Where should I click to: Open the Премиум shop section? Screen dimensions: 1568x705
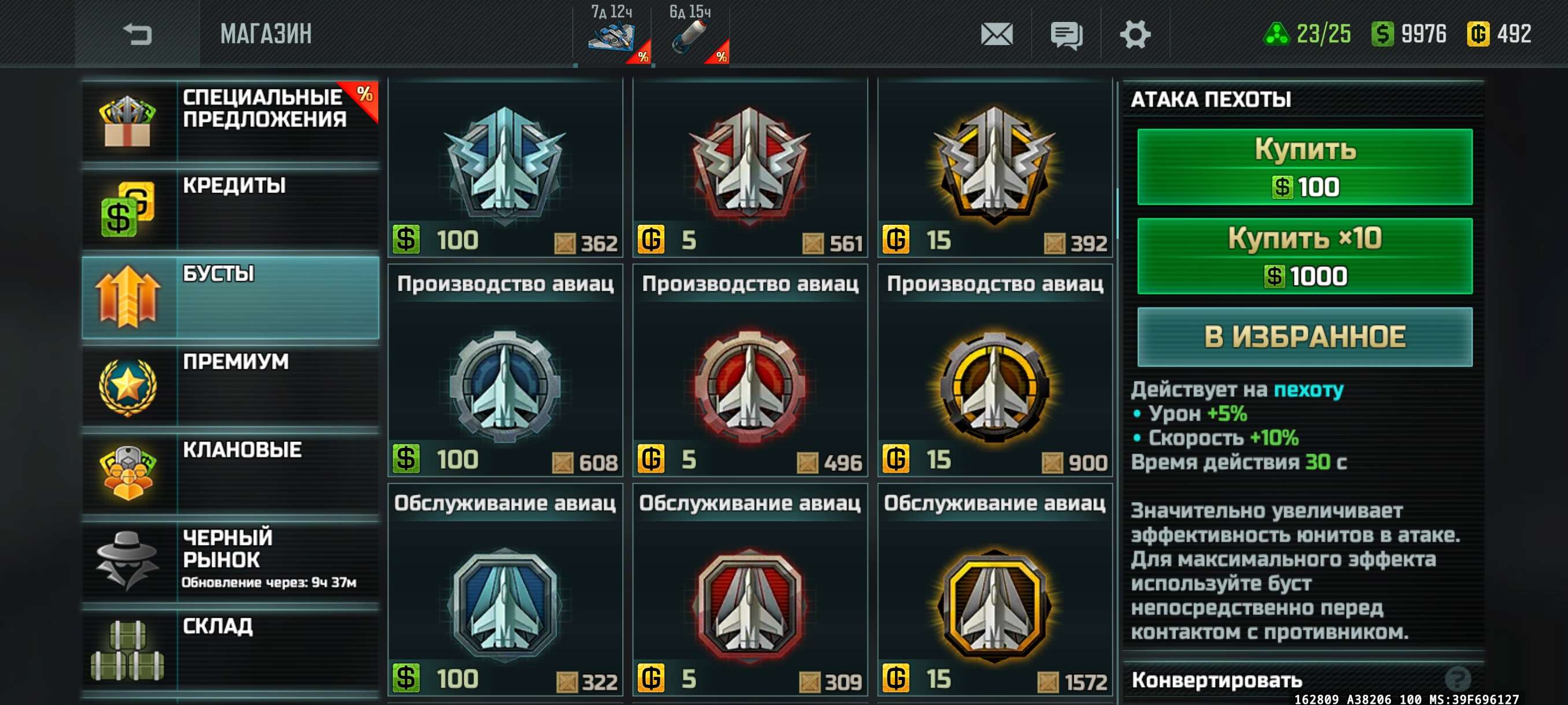pos(230,385)
